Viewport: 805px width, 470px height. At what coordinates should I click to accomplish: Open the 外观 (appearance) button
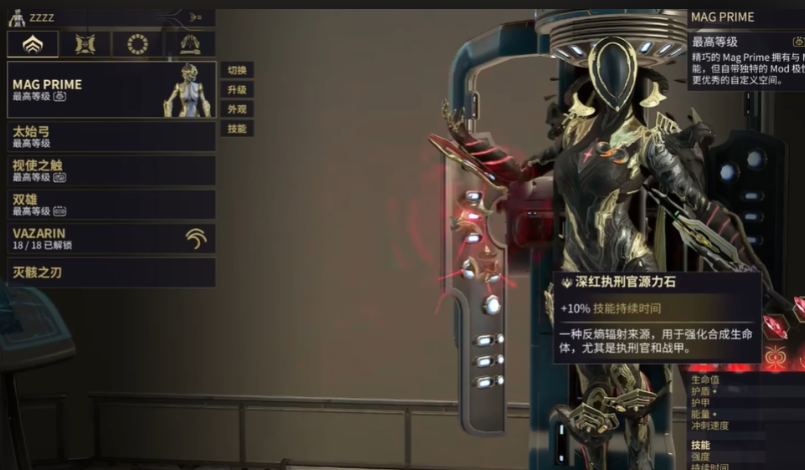click(x=237, y=109)
